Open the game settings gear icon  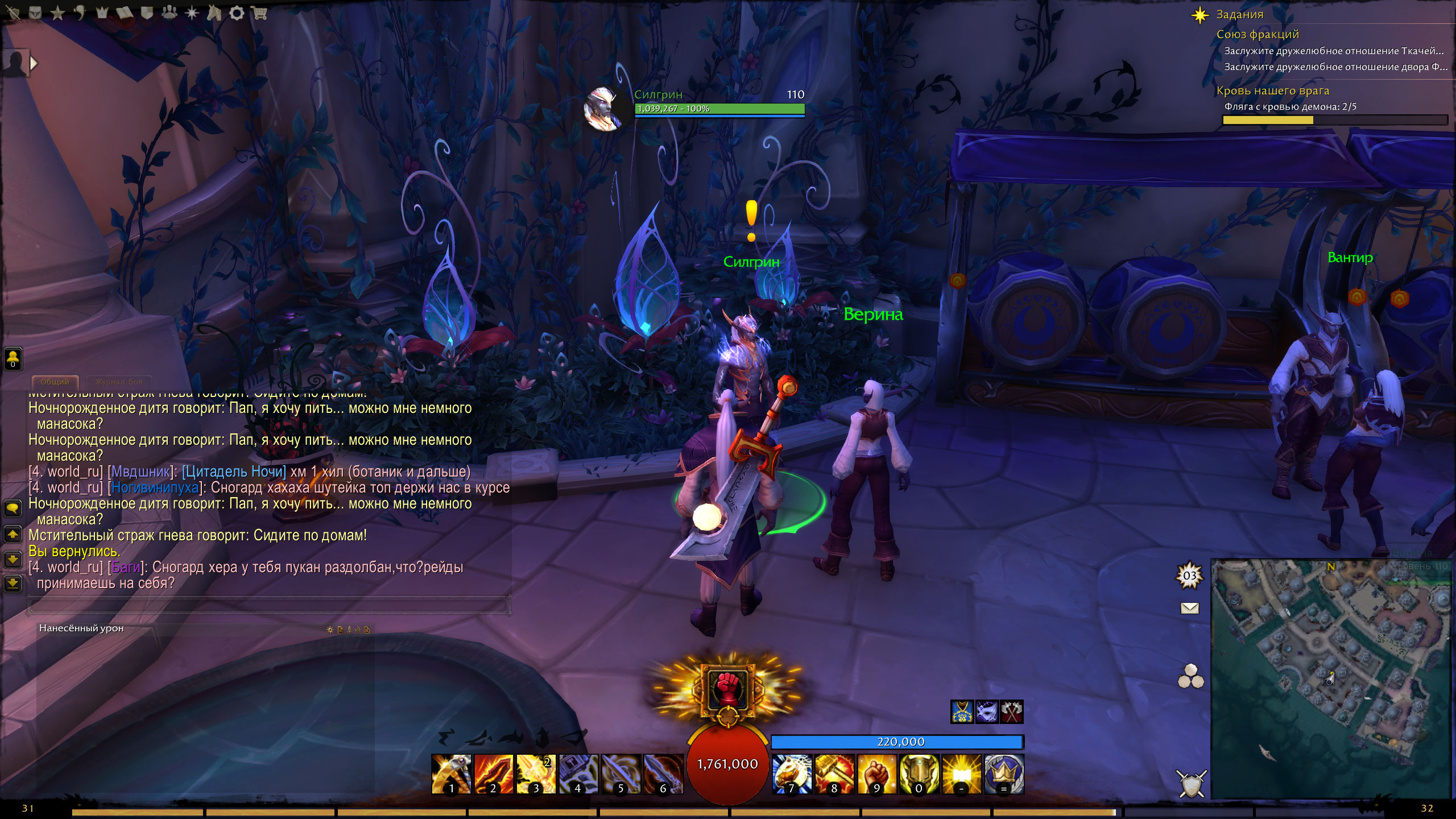coord(237,13)
